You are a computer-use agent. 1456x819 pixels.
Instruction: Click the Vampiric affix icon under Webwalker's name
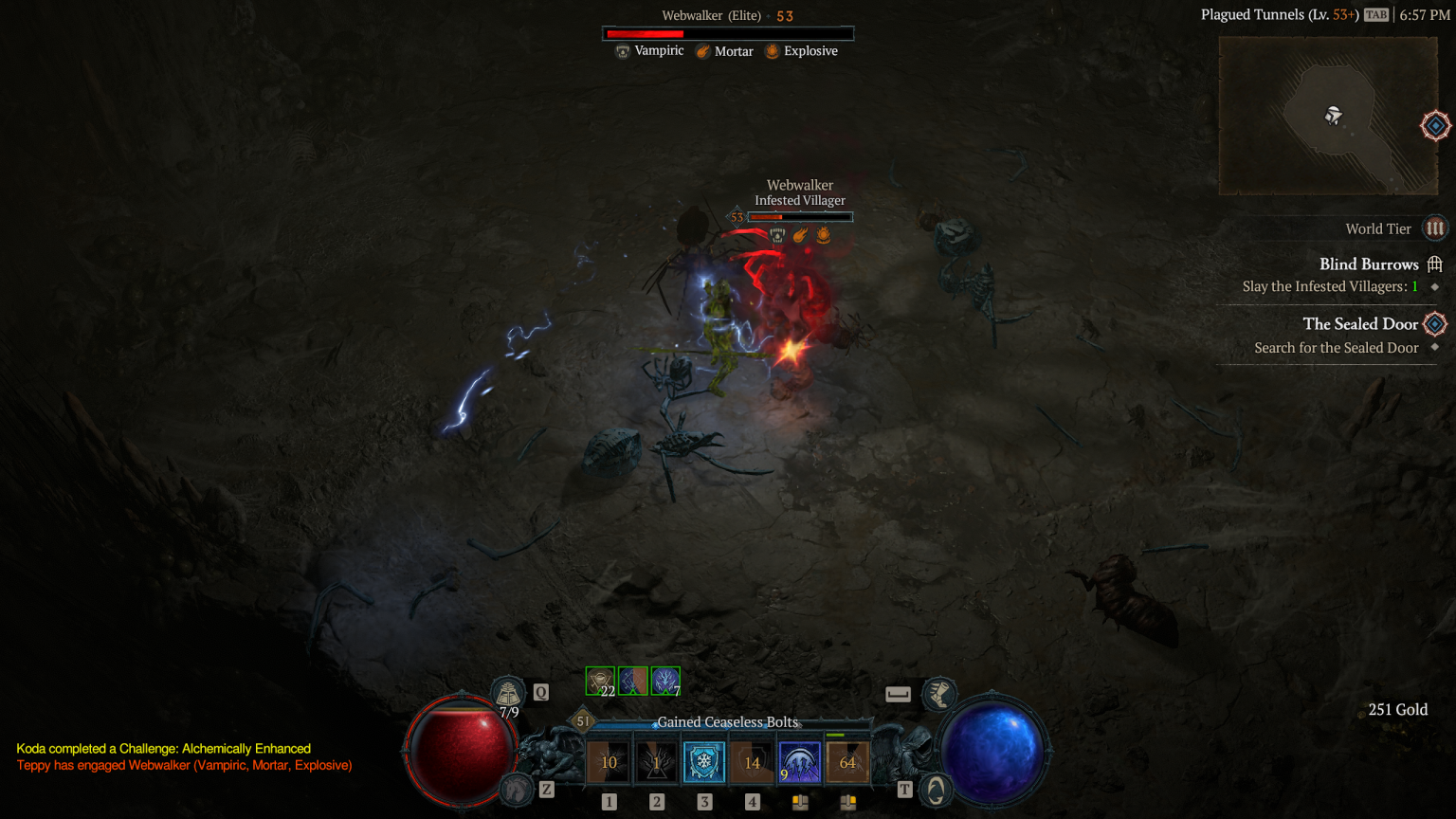(x=625, y=50)
